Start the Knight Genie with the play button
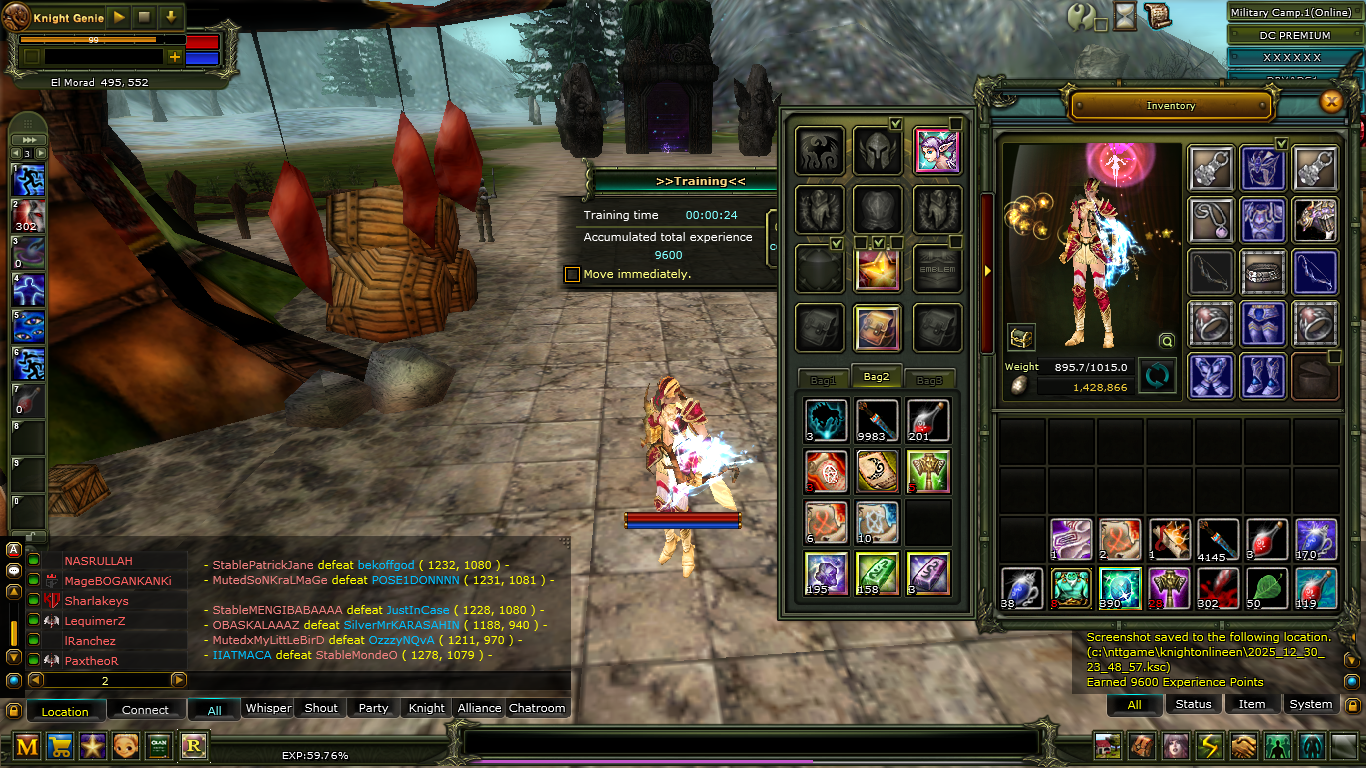Viewport: 1366px width, 768px height. coord(118,17)
